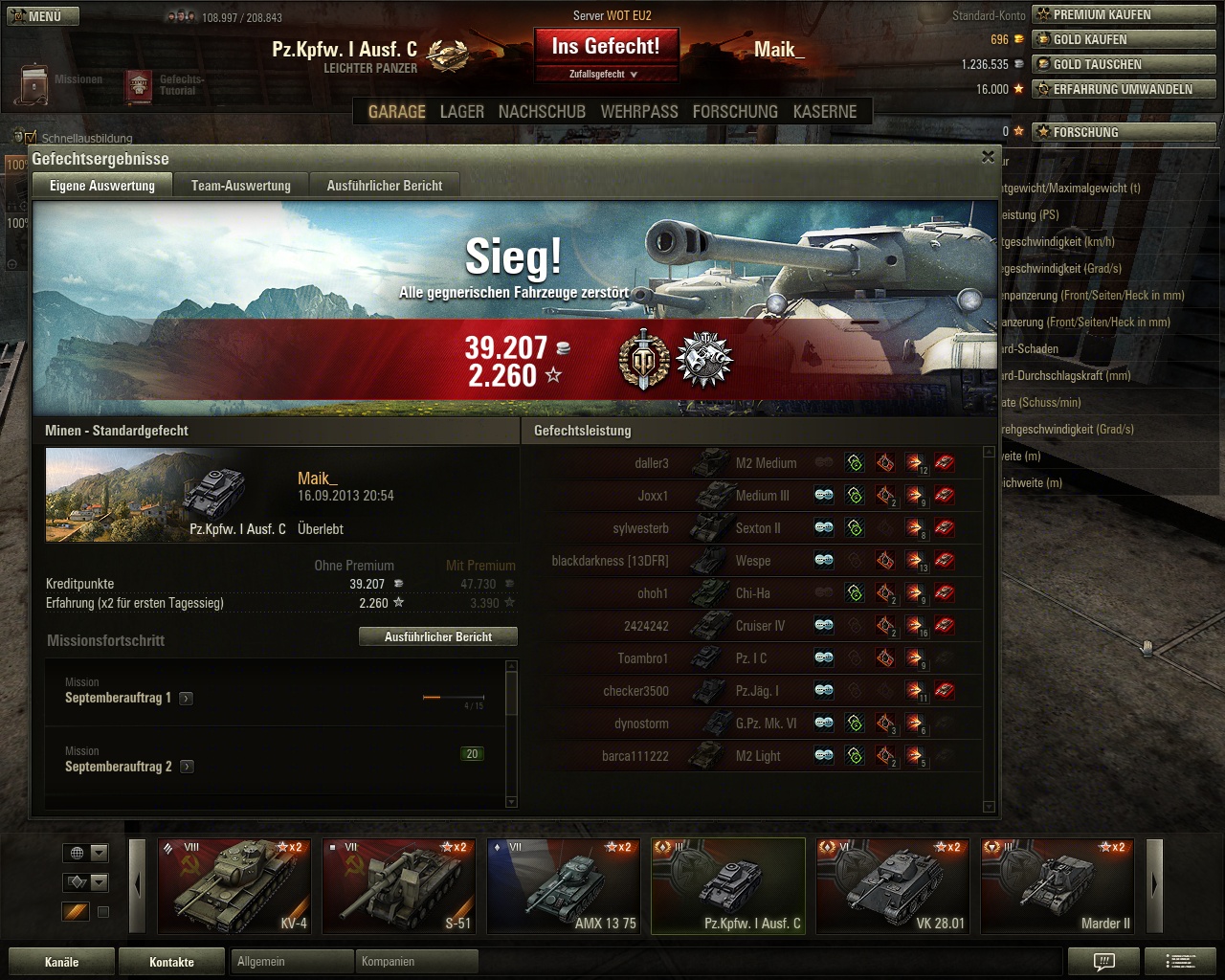Viewport: 1225px width, 980px height.
Task: Close the Gefechtsergebnisse window
Action: tap(988, 157)
